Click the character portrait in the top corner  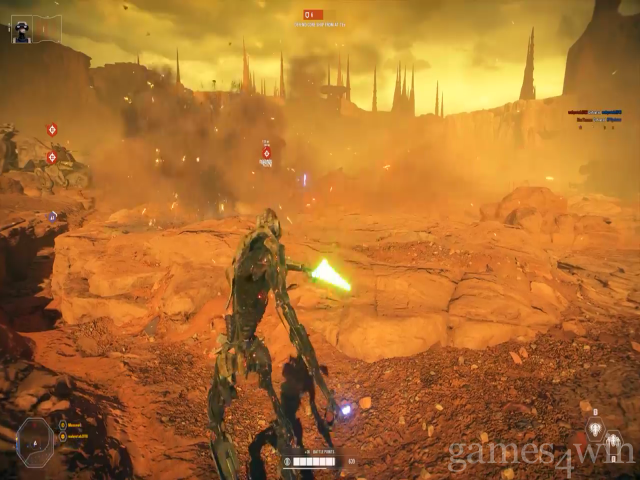[x=21, y=30]
